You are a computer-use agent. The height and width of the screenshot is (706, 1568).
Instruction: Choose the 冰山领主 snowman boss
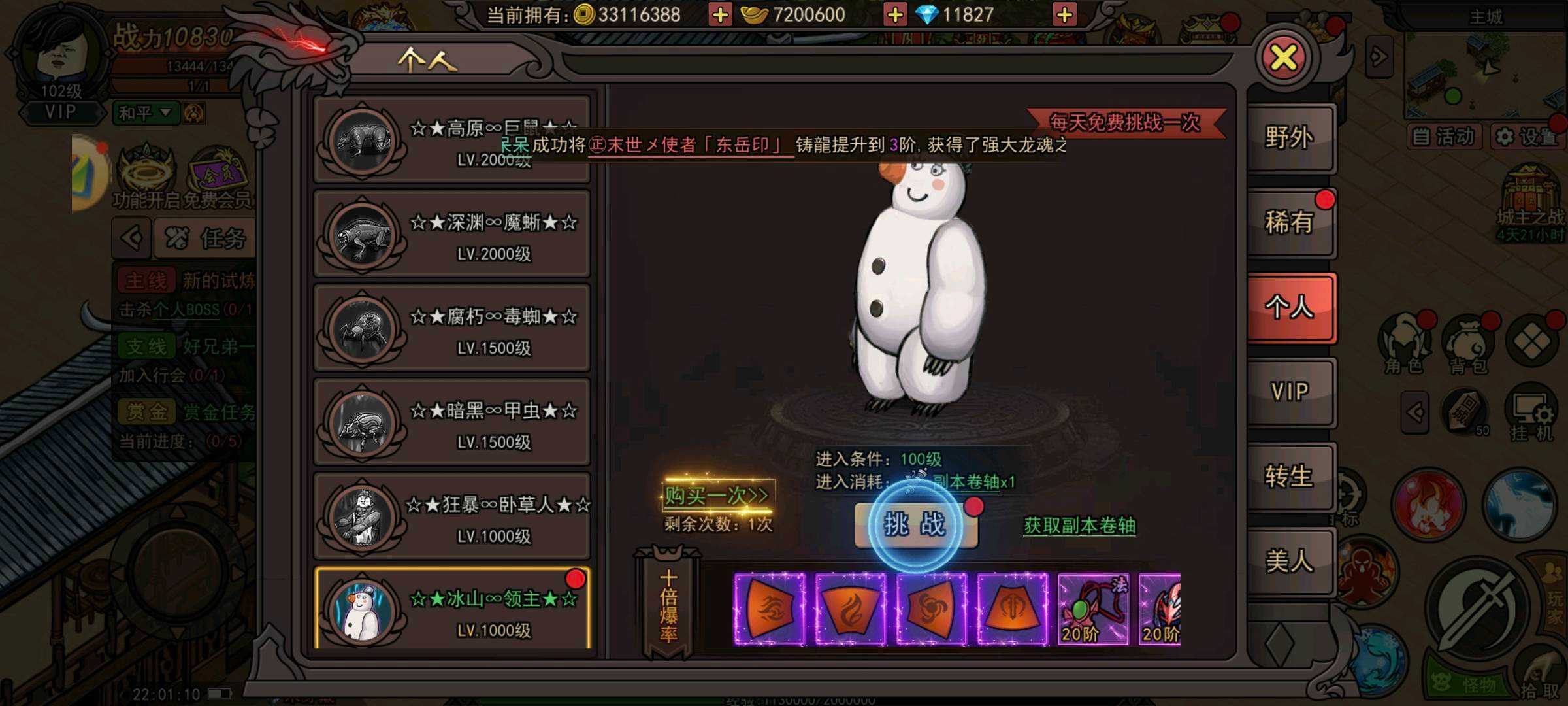point(452,609)
